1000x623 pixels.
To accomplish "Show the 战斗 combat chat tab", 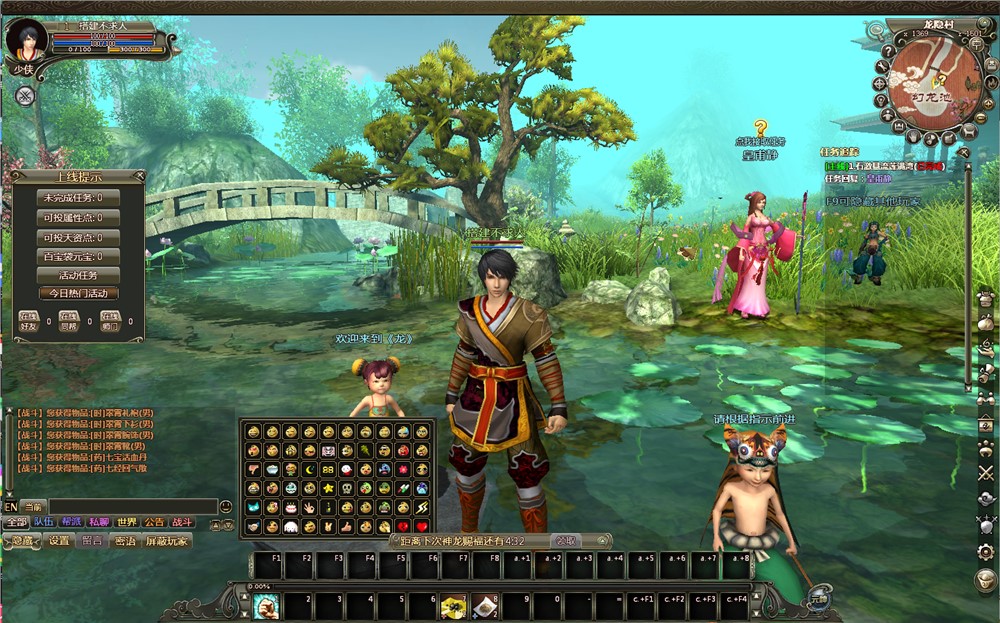I will (x=181, y=522).
